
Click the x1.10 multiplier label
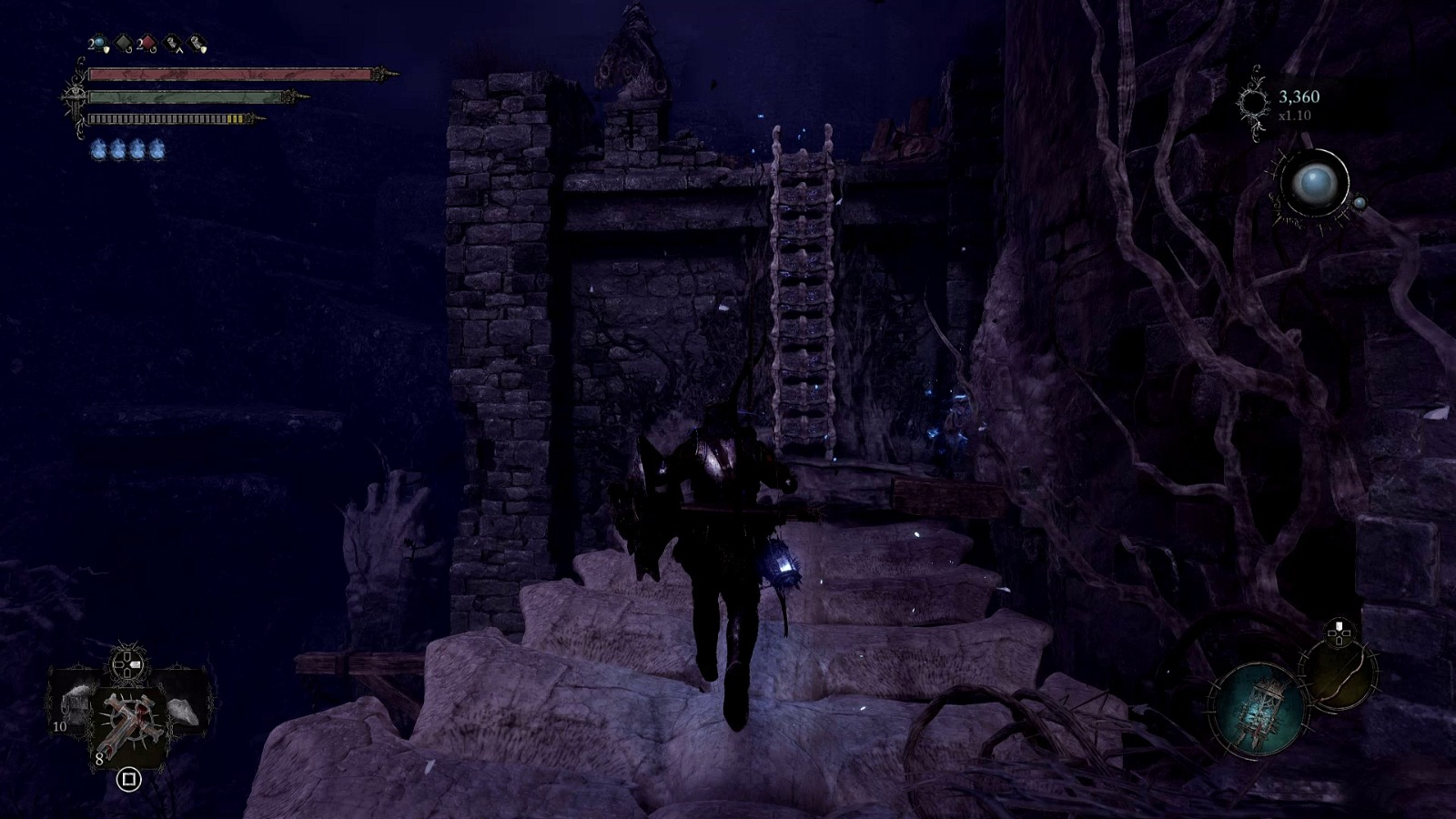tap(1294, 115)
